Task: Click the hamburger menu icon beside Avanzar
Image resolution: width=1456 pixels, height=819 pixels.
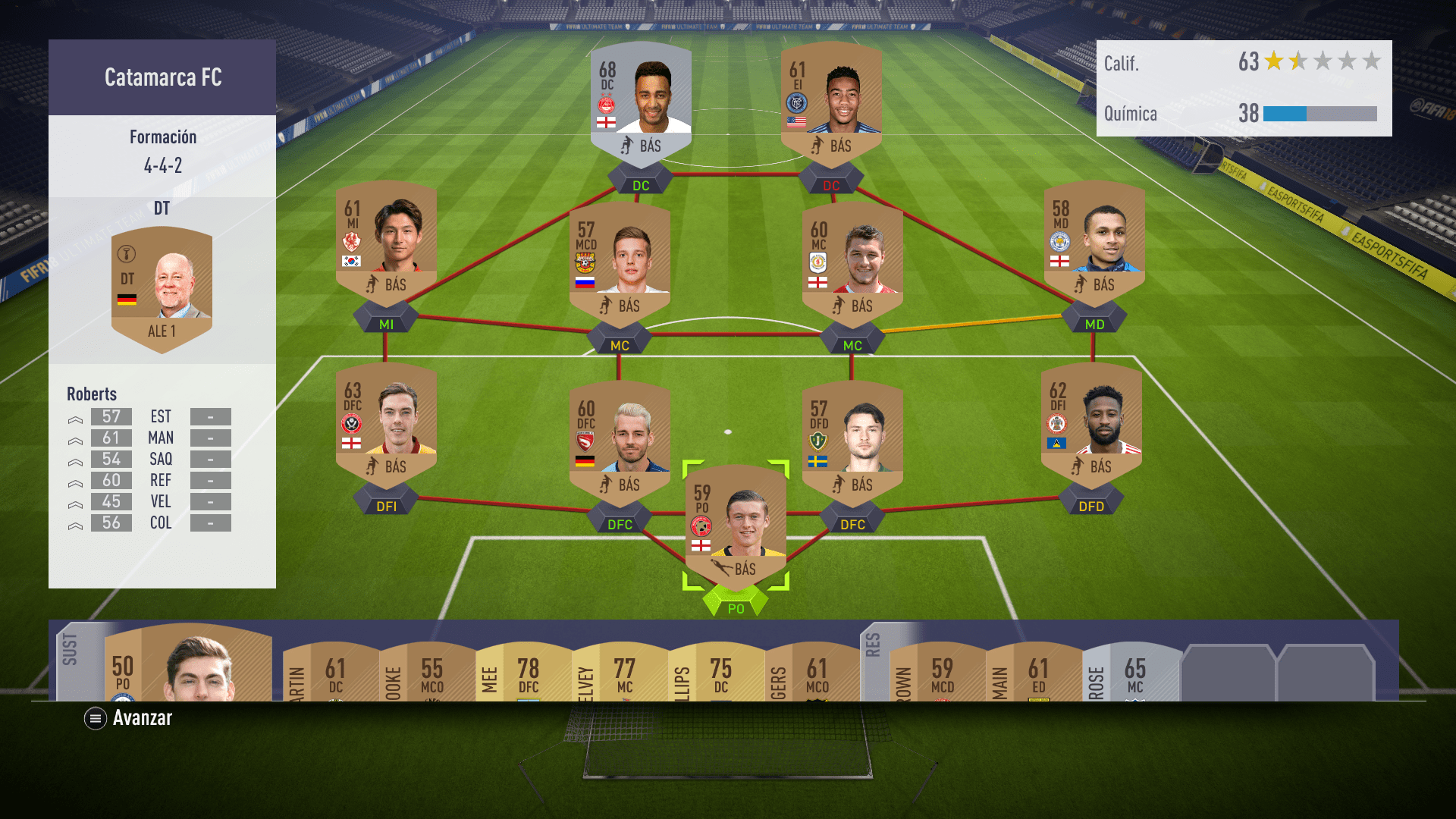Action: click(94, 718)
